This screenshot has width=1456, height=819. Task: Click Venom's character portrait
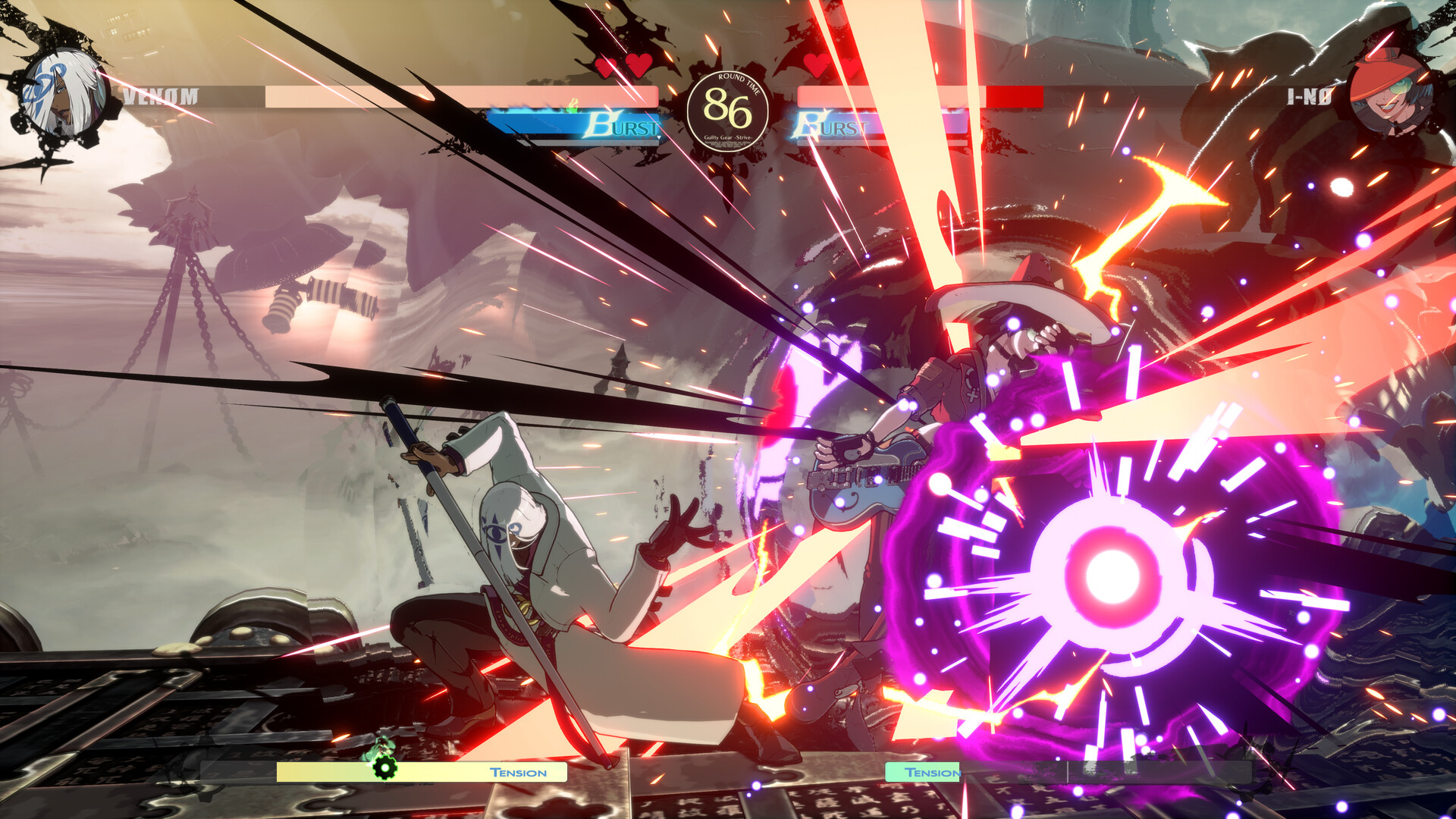64,91
